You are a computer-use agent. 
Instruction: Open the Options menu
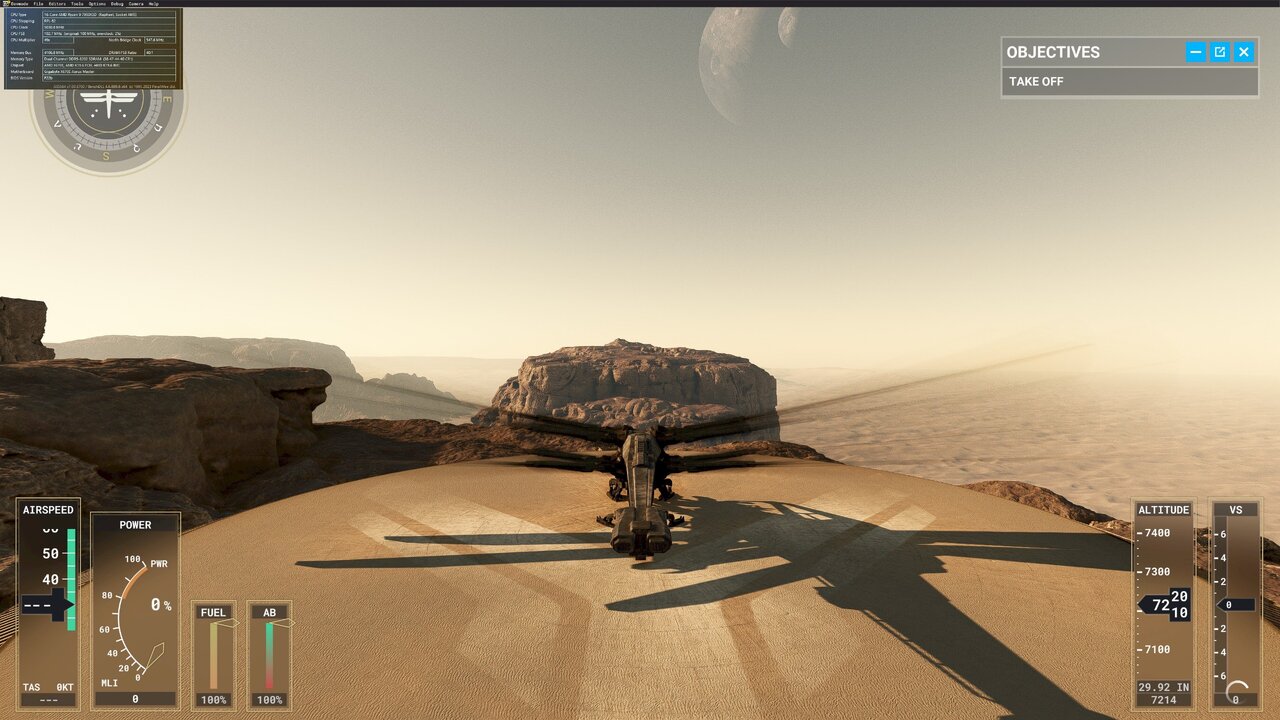pos(95,4)
